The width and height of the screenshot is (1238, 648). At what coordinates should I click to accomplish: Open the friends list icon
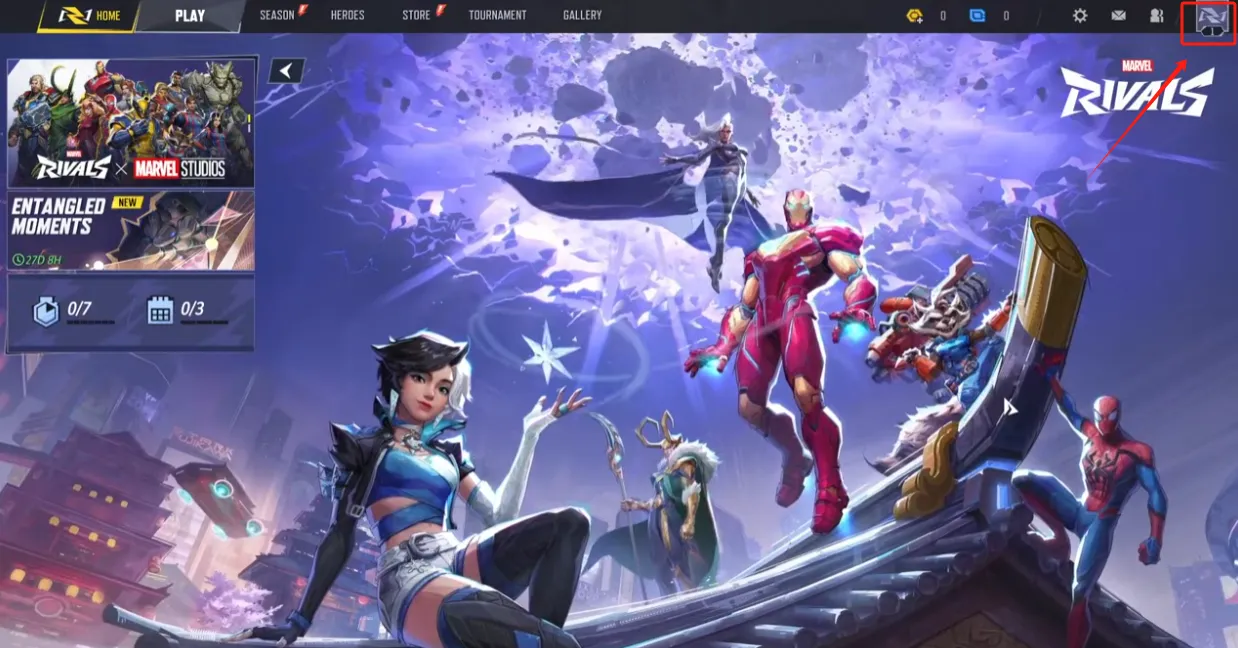(1157, 16)
